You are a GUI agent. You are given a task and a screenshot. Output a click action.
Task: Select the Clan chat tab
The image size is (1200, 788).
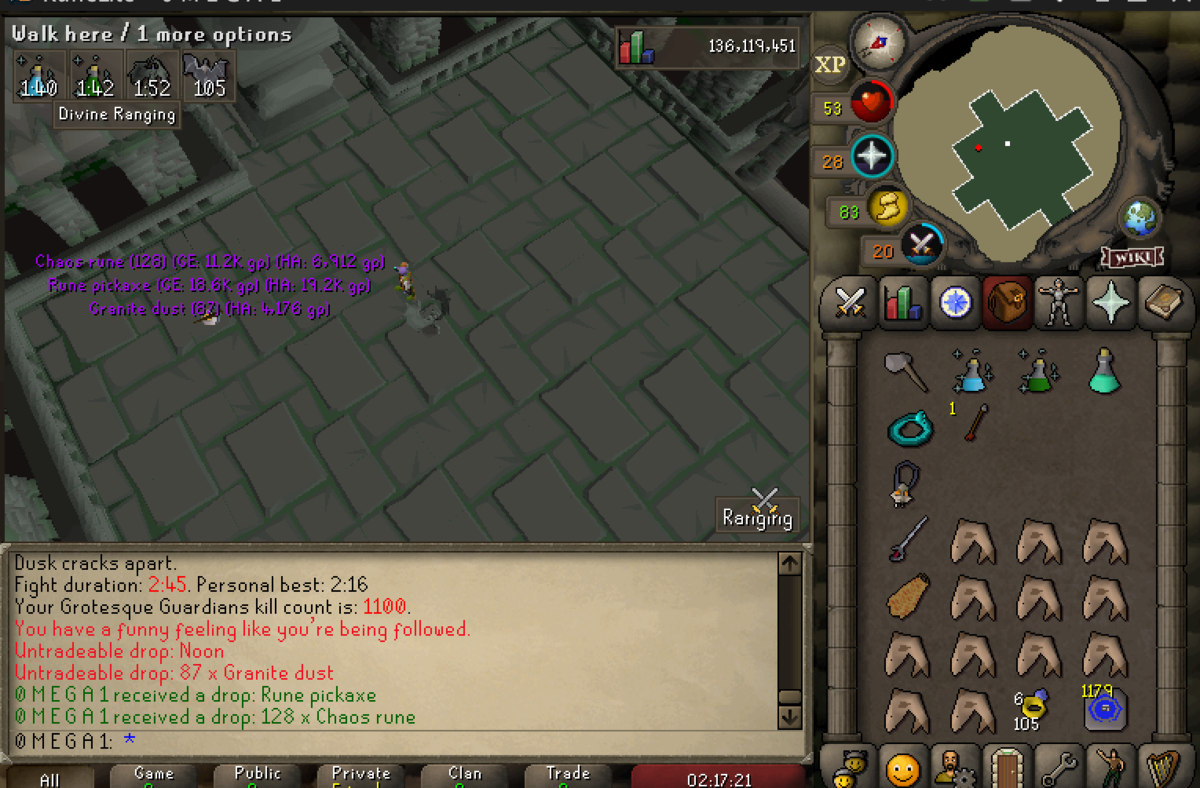(464, 776)
